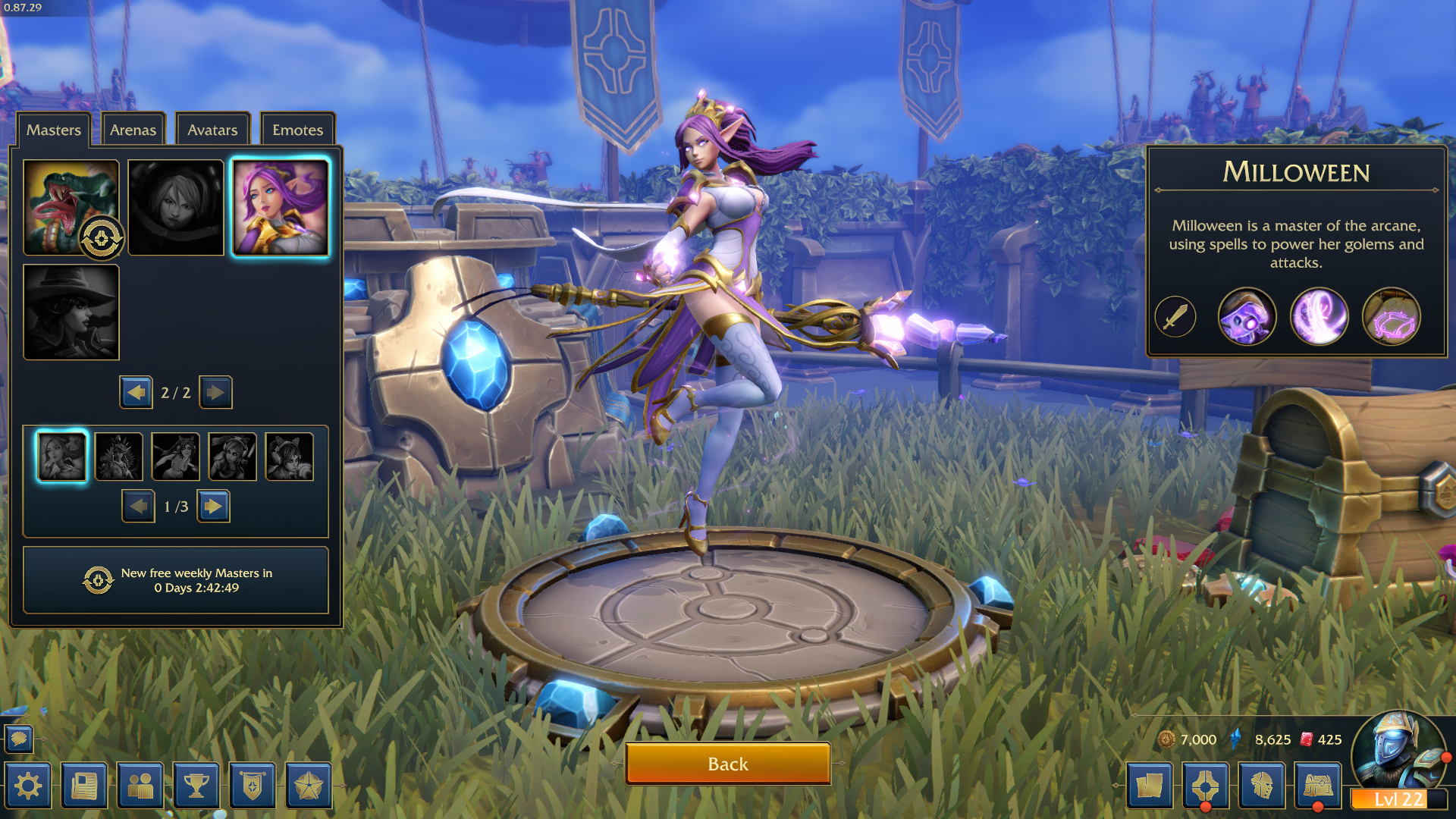Go back a page from 2/2 master list
The image size is (1456, 819).
136,392
